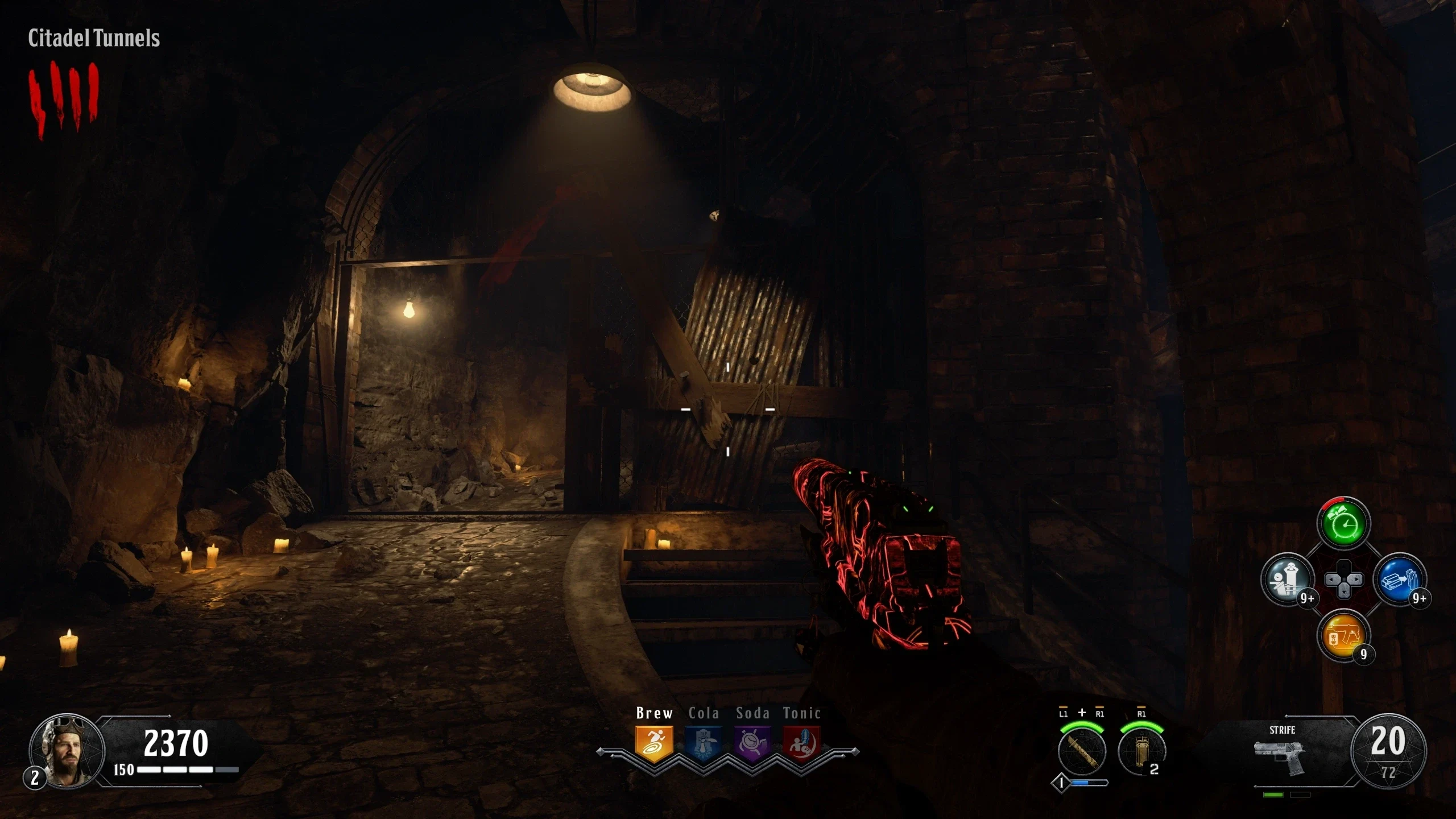This screenshot has height=819, width=1456.
Task: Select the blue Cola tombstone perk
Action: [x=704, y=743]
